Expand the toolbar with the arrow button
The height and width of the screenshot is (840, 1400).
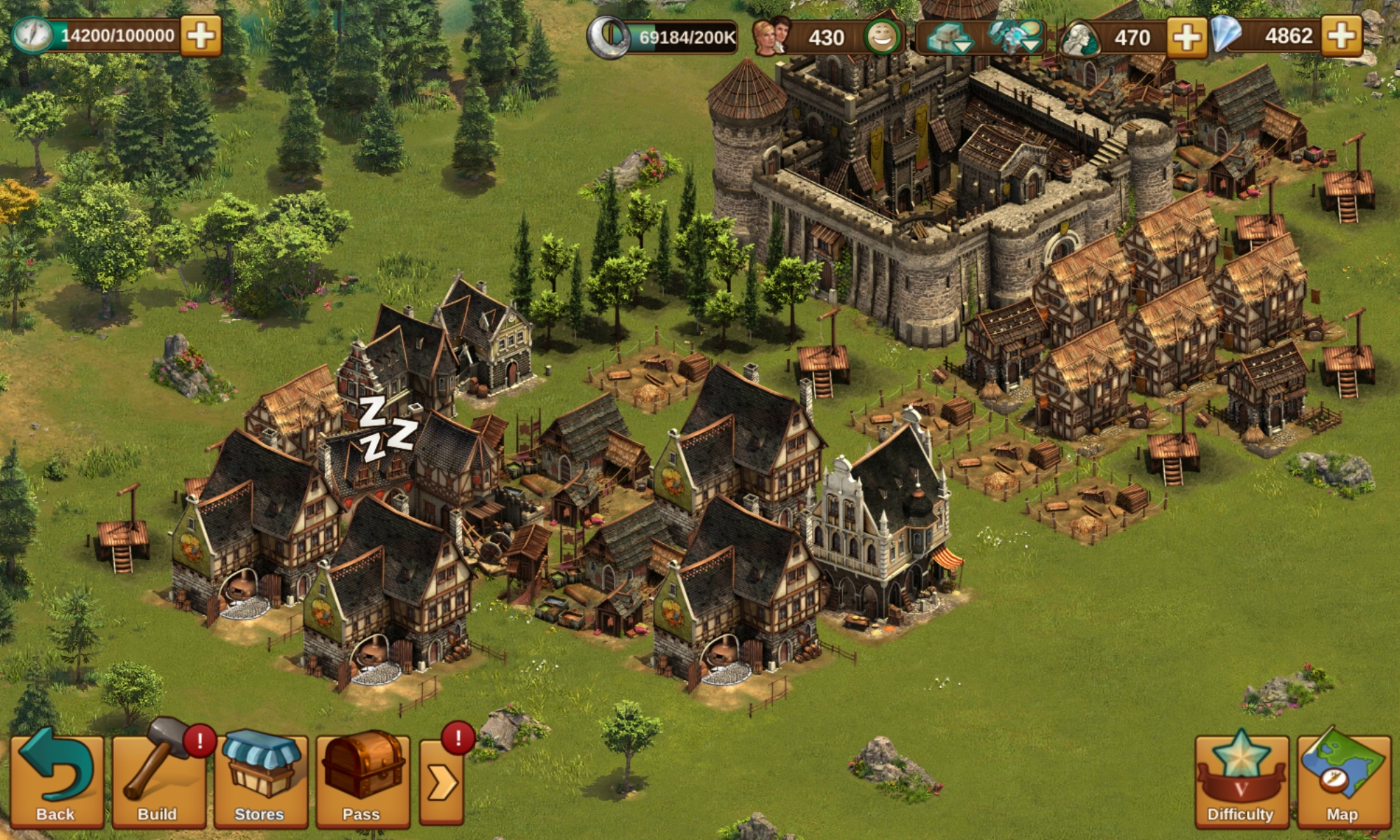(442, 782)
